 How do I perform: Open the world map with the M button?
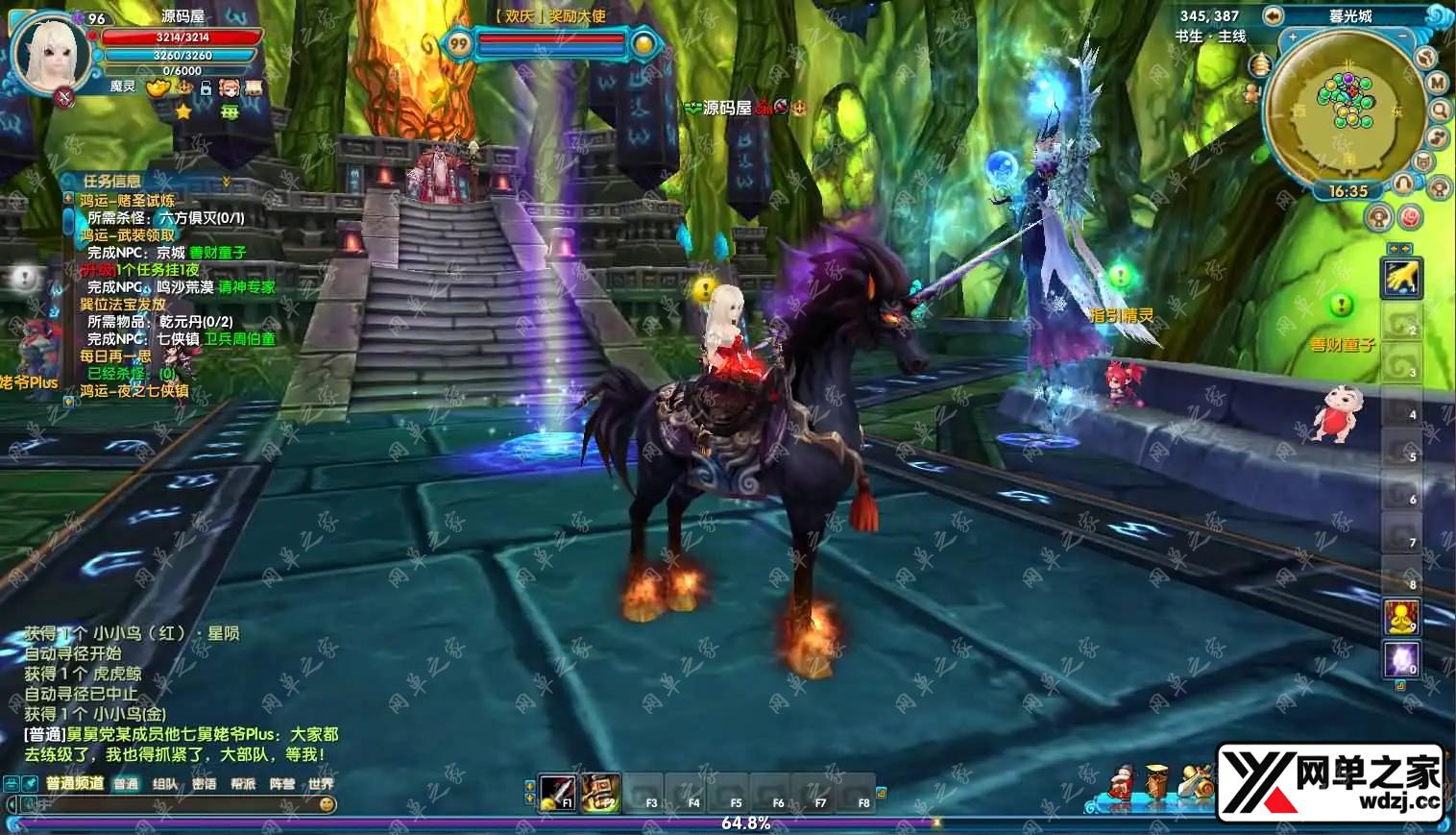1437,84
